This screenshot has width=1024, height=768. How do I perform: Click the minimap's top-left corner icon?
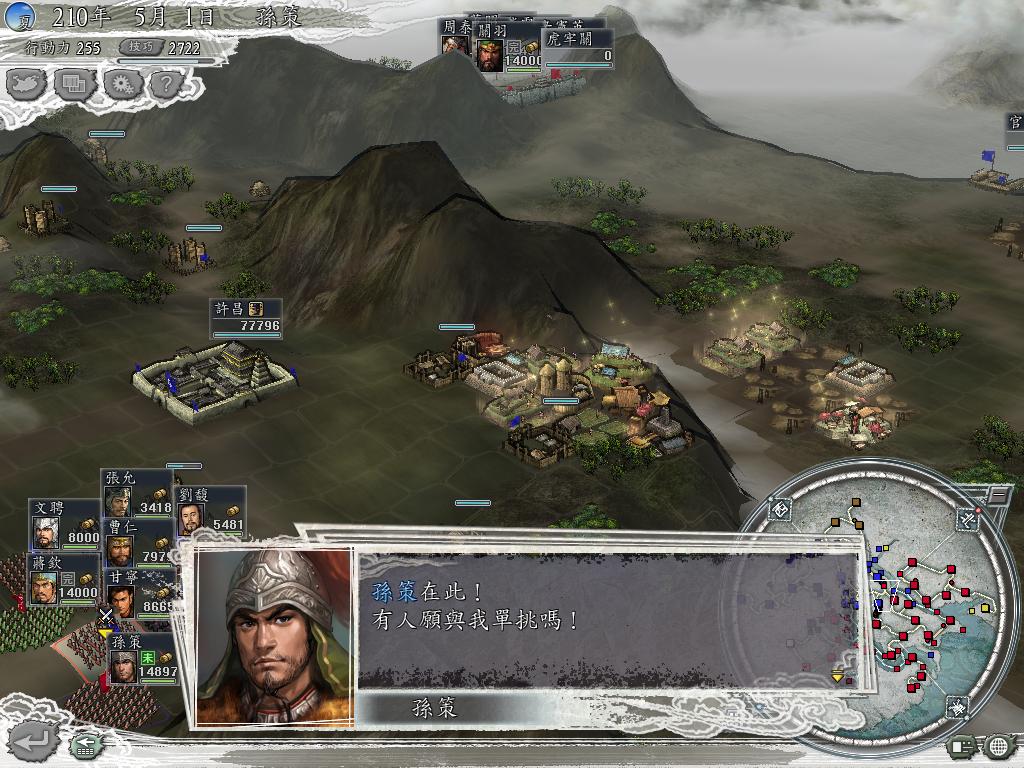coord(782,510)
